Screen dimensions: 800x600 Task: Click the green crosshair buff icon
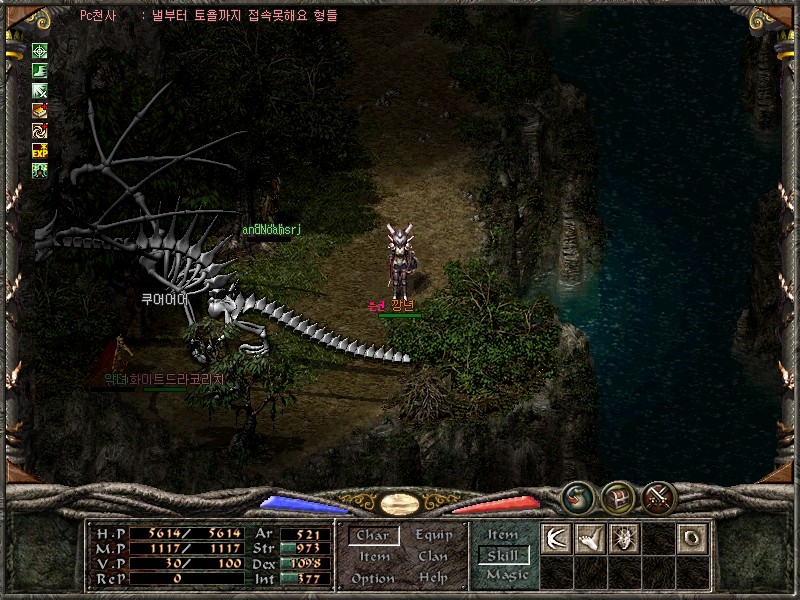(40, 51)
